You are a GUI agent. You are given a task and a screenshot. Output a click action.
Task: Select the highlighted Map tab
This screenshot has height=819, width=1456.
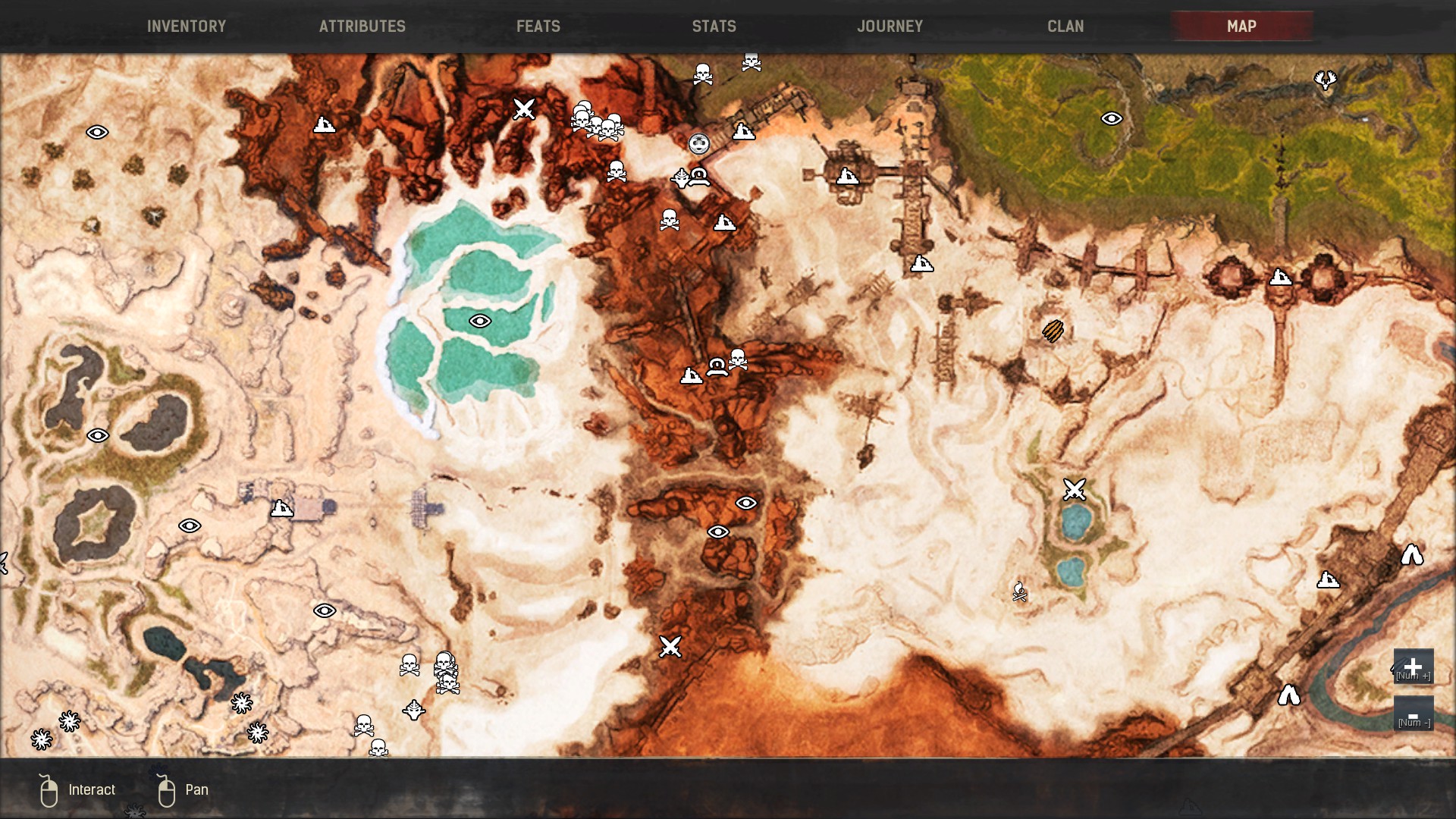point(1241,27)
